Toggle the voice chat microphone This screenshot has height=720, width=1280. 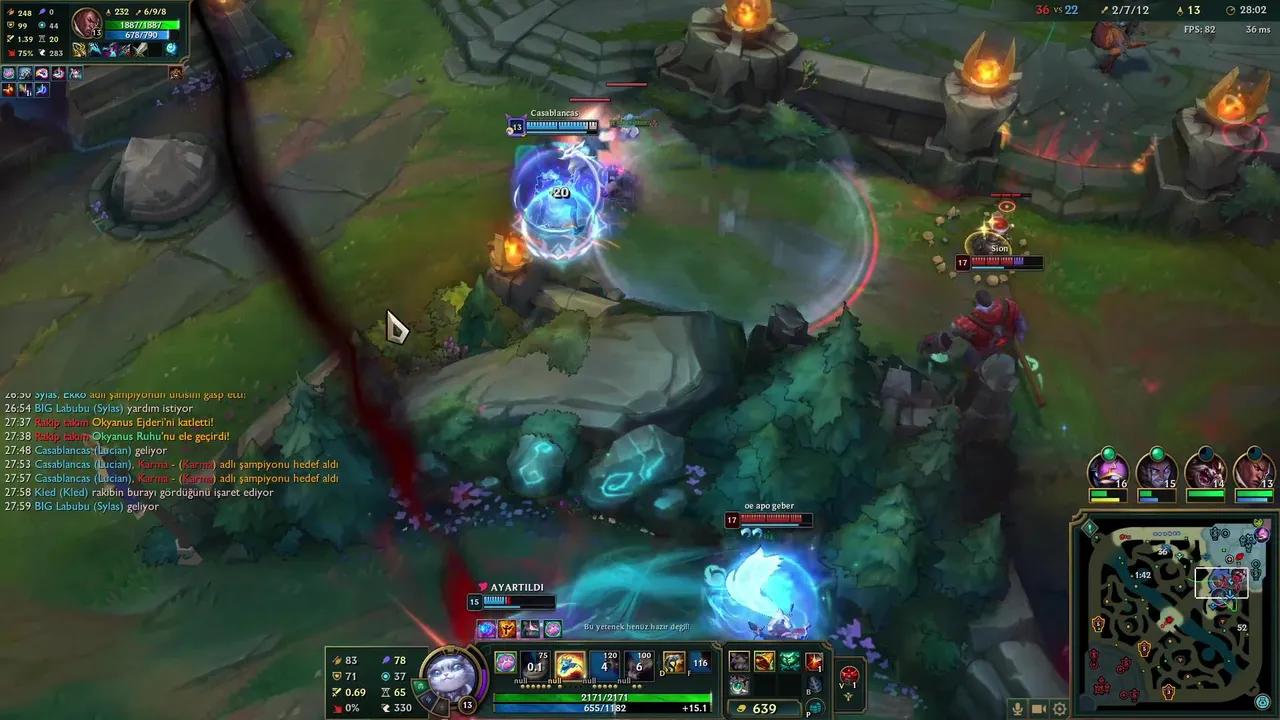[1018, 709]
